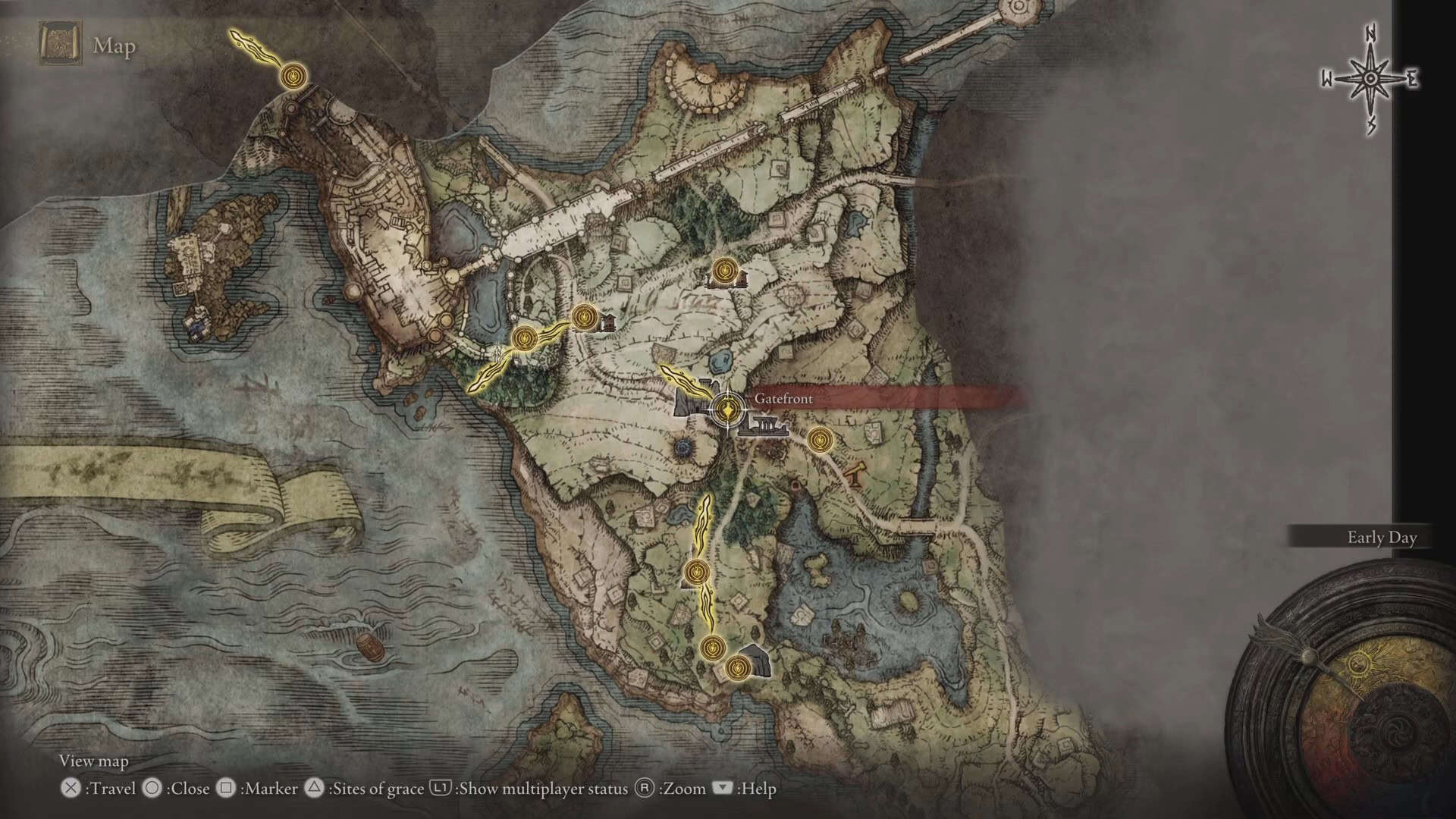This screenshot has height=819, width=1456.
Task: Pick the grace marker at Stormveil Castle's southeast edge
Action: pyautogui.click(x=524, y=338)
